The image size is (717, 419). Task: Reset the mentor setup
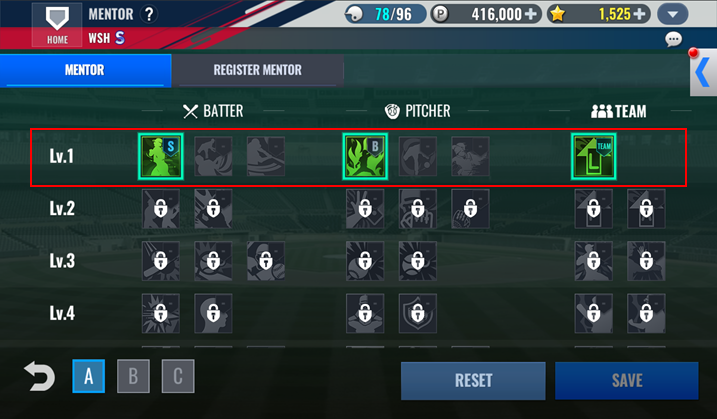[x=473, y=381]
